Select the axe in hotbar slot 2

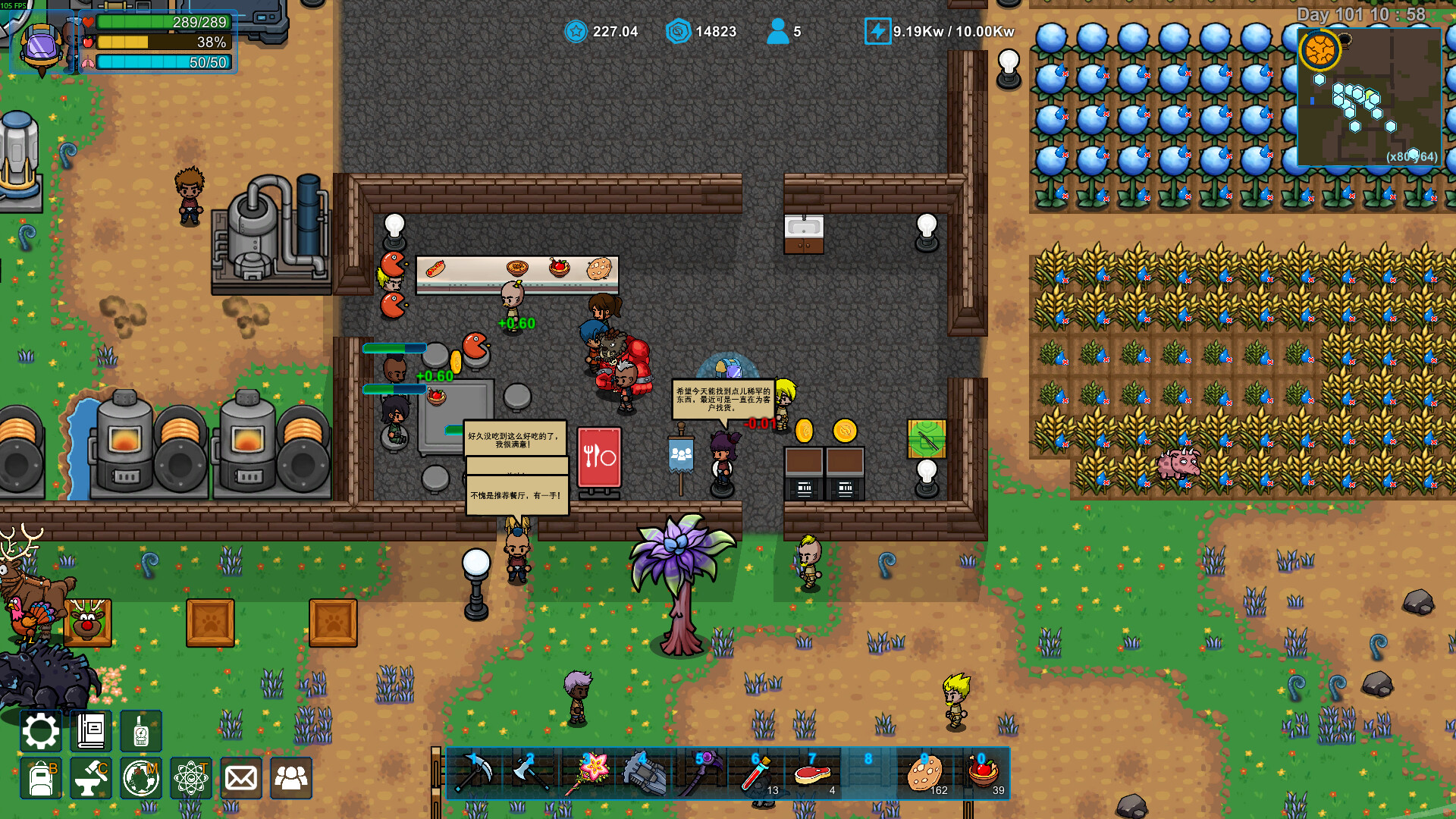[531, 773]
